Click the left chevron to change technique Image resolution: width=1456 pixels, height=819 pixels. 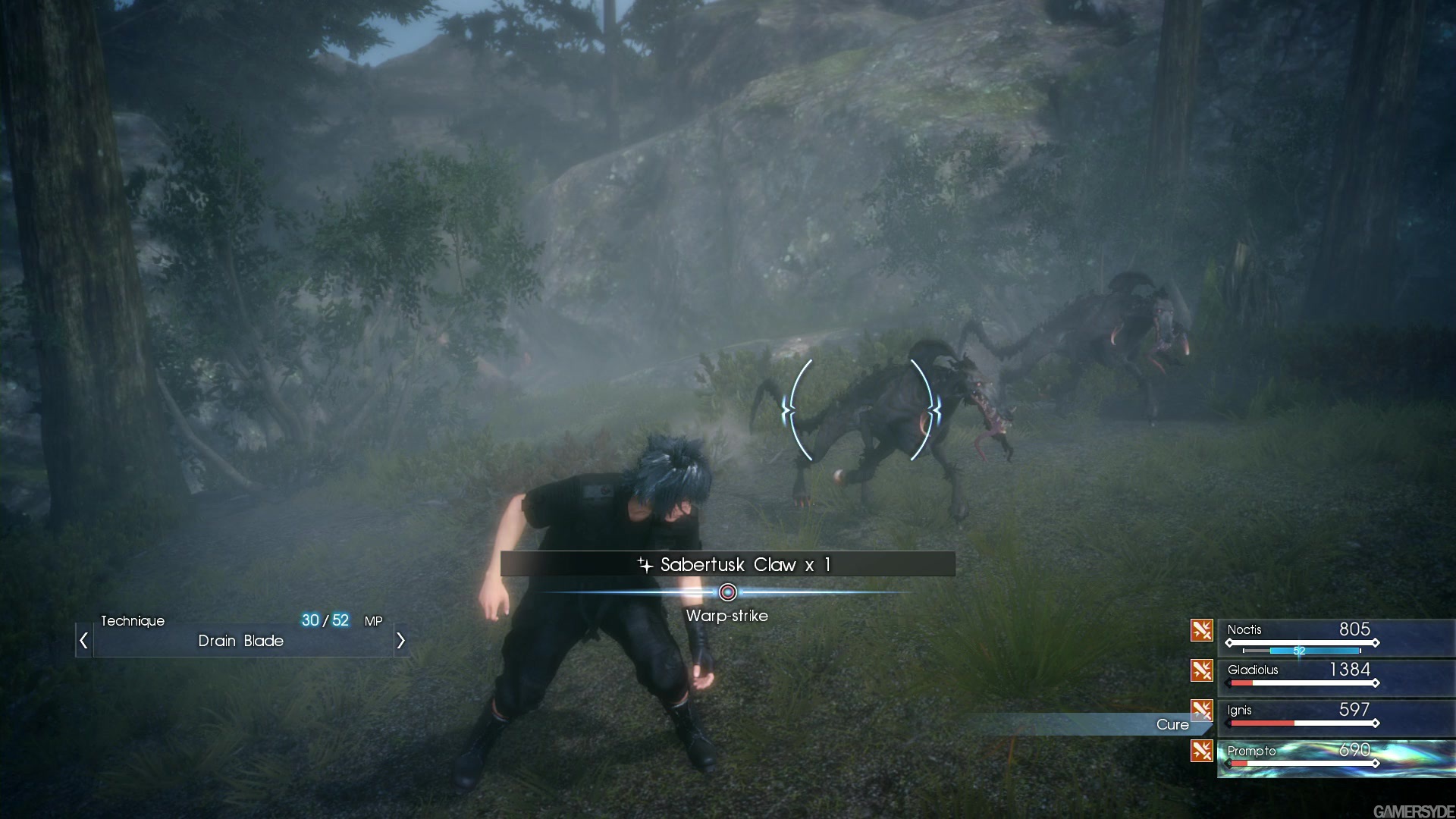83,641
